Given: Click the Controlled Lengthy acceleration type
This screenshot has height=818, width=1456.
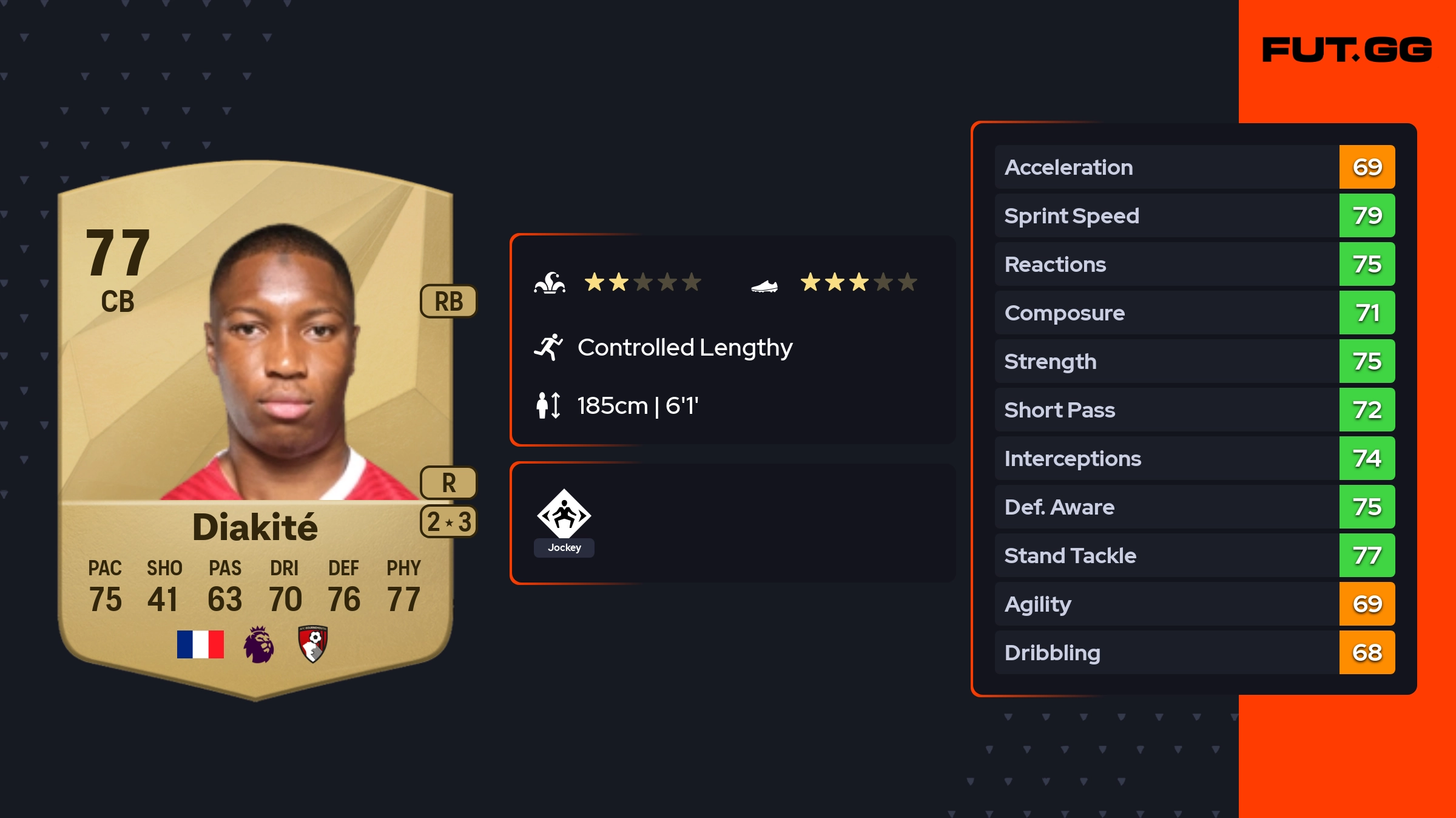Looking at the screenshot, I should (x=684, y=348).
